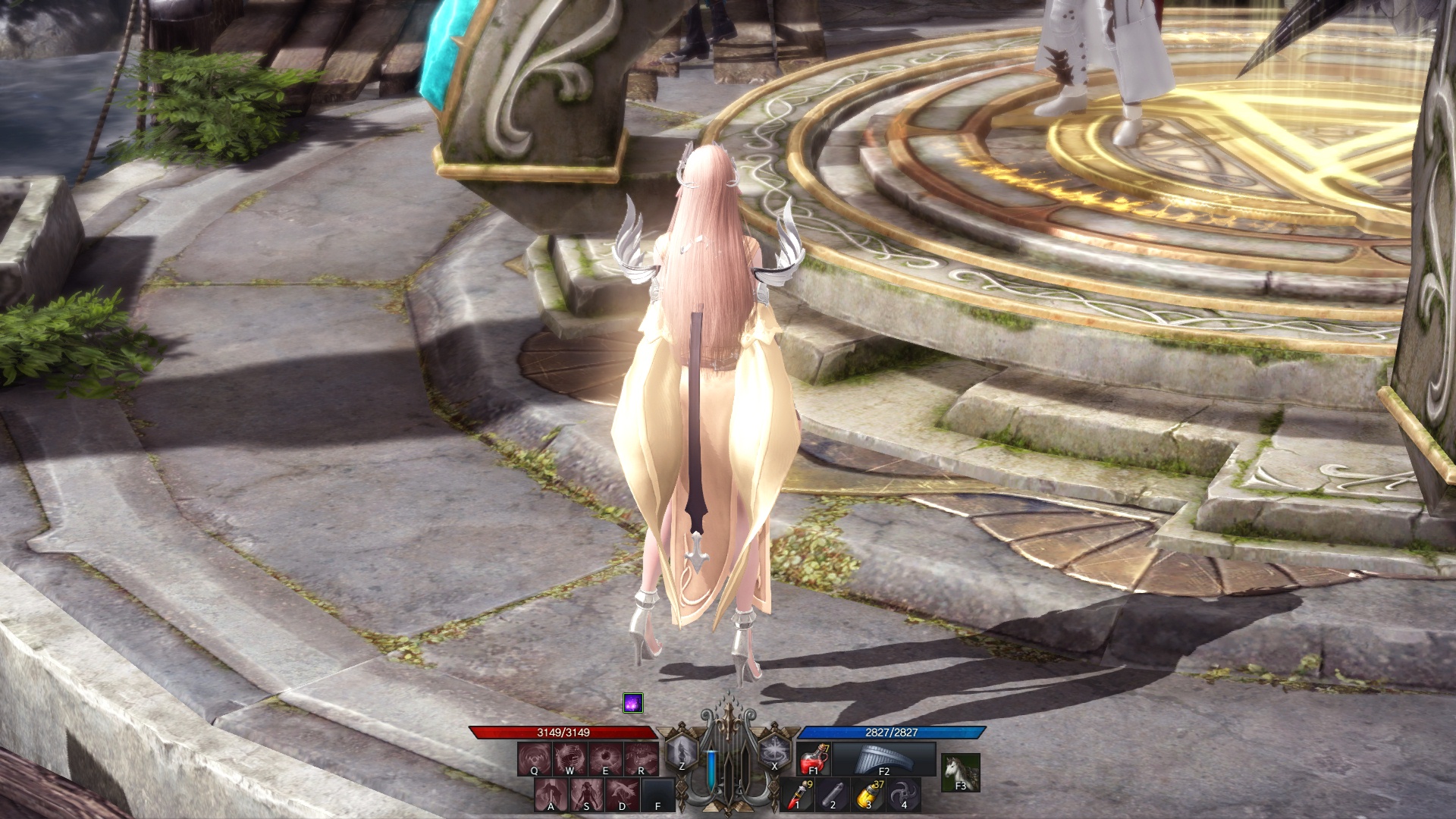Use the S standing figure skill

pyautogui.click(x=587, y=794)
